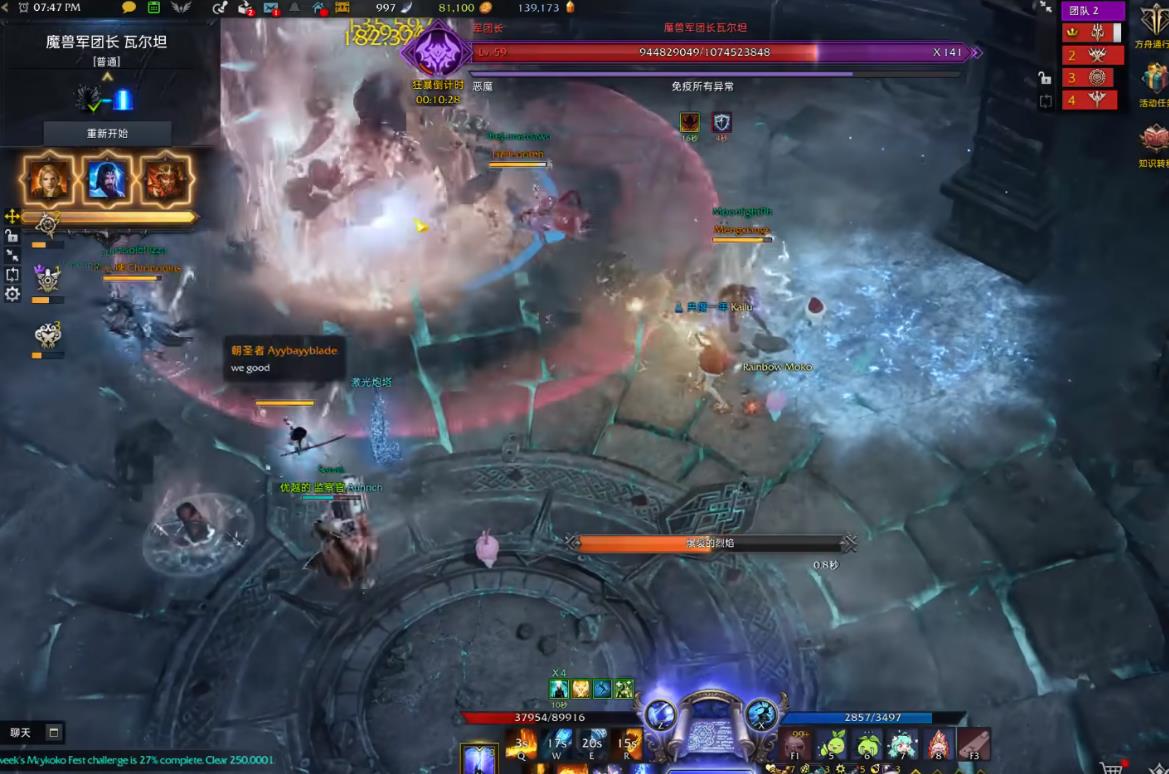This screenshot has width=1169, height=774.
Task: Select the red armored Sidereal portrait
Action: [164, 180]
